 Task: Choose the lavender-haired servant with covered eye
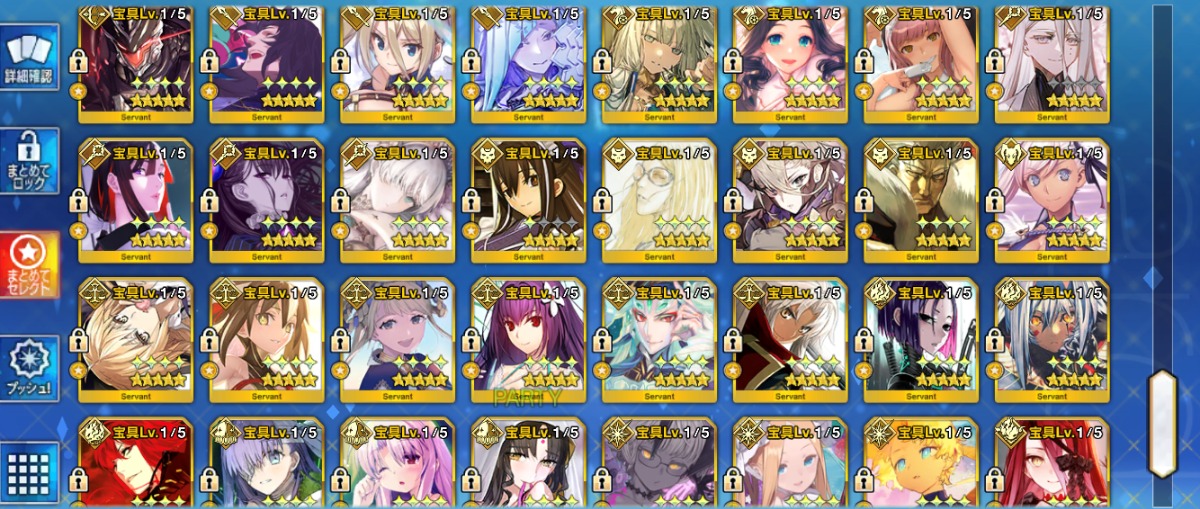(x=266, y=464)
